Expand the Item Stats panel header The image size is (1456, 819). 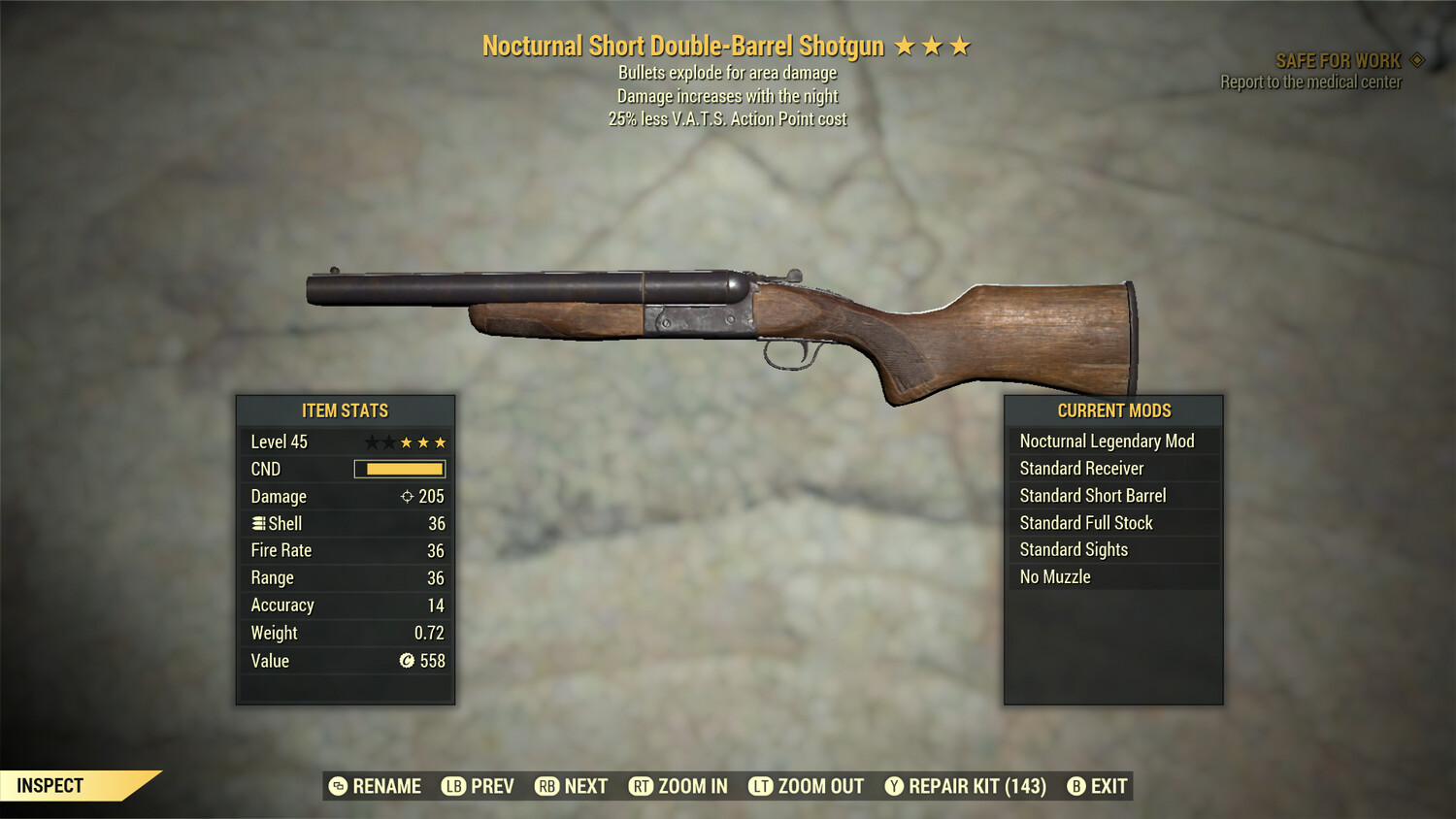[x=345, y=410]
